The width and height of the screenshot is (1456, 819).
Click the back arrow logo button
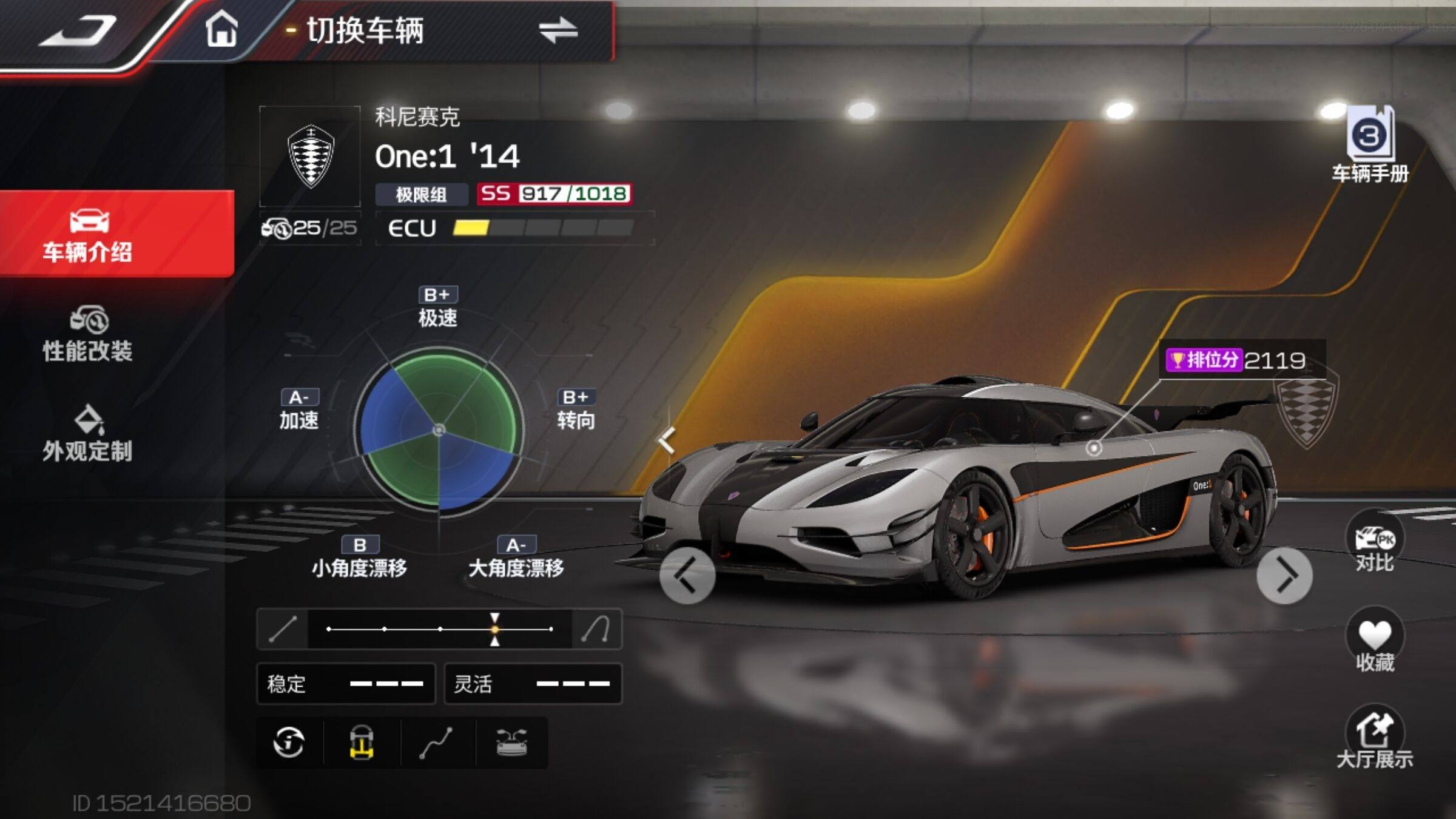tap(79, 30)
